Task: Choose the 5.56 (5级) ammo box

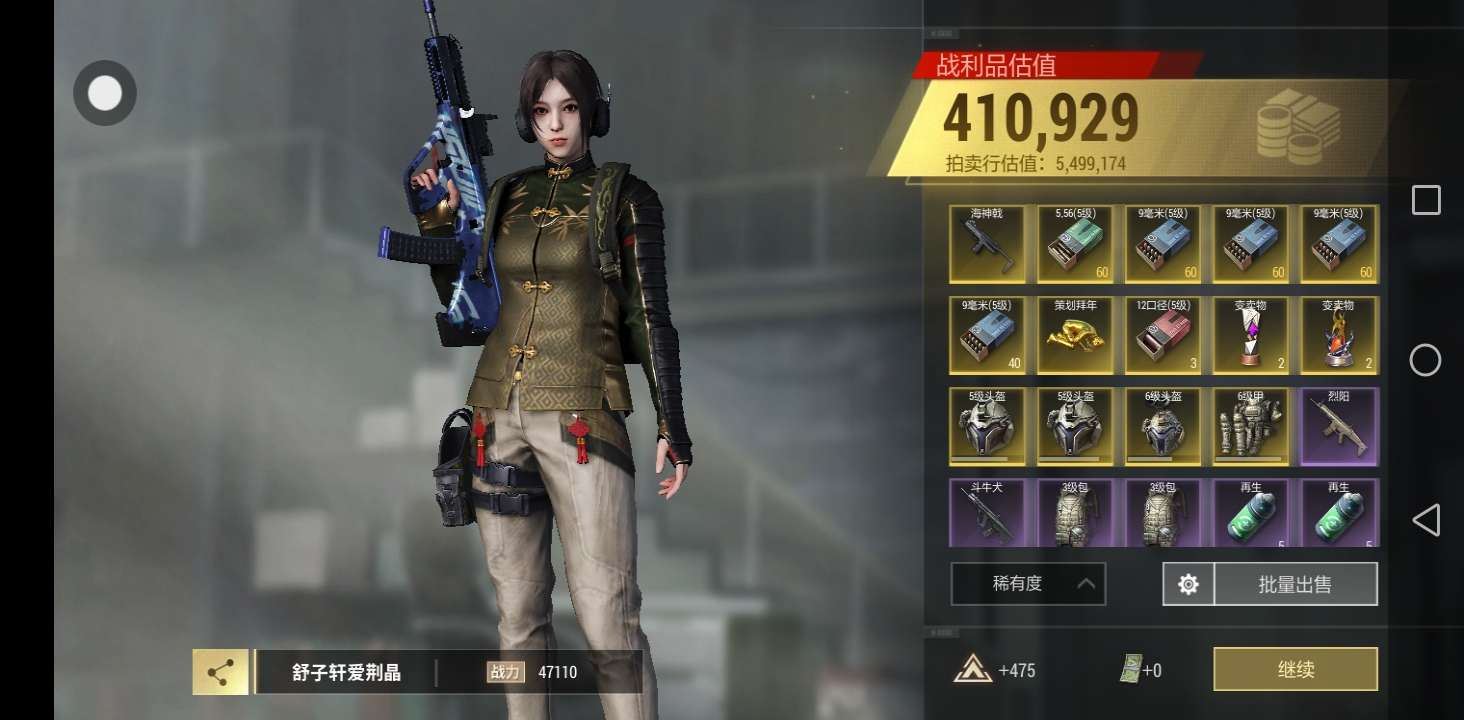Action: [1075, 244]
